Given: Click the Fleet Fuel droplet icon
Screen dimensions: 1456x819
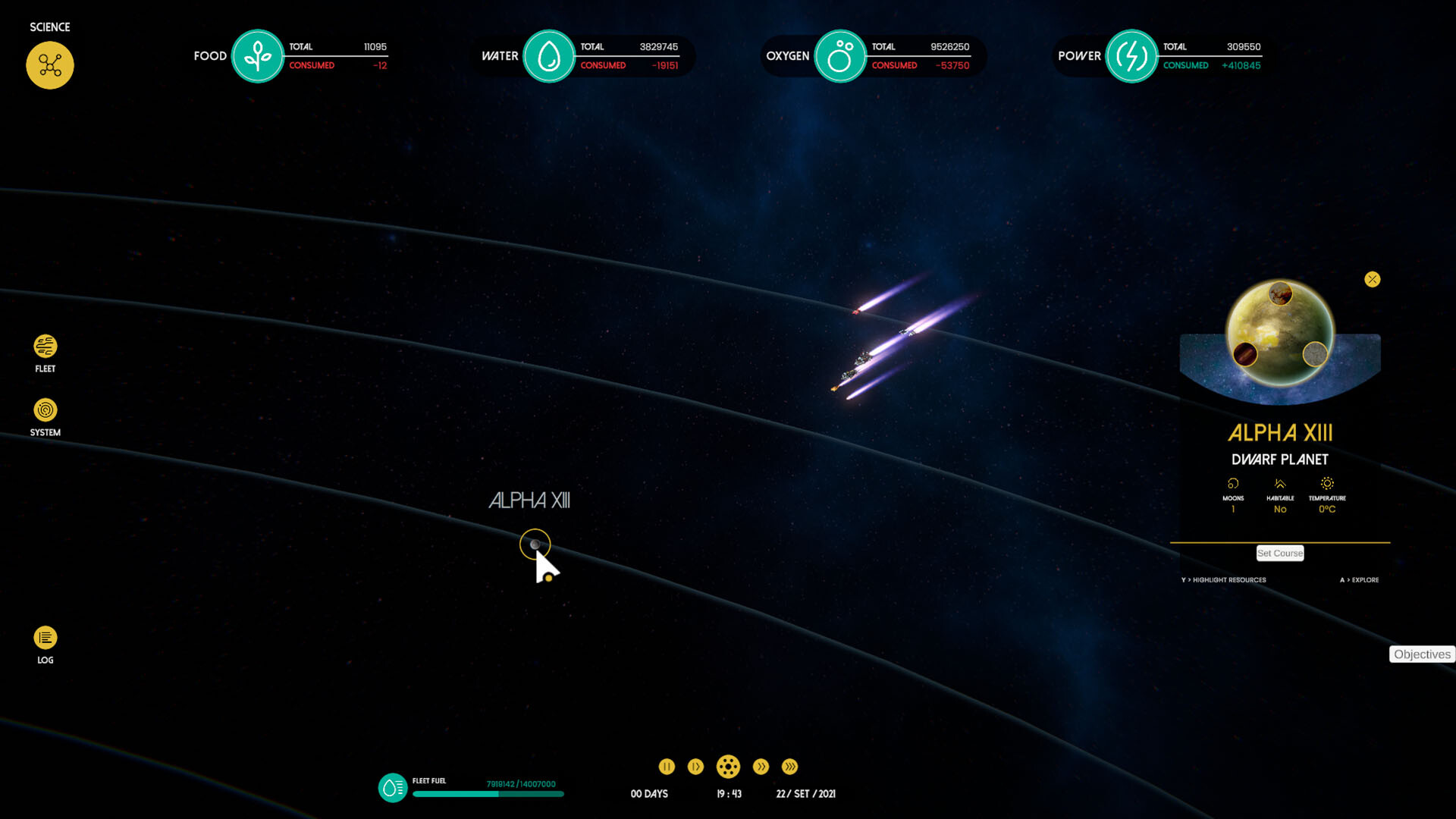Looking at the screenshot, I should click(391, 788).
